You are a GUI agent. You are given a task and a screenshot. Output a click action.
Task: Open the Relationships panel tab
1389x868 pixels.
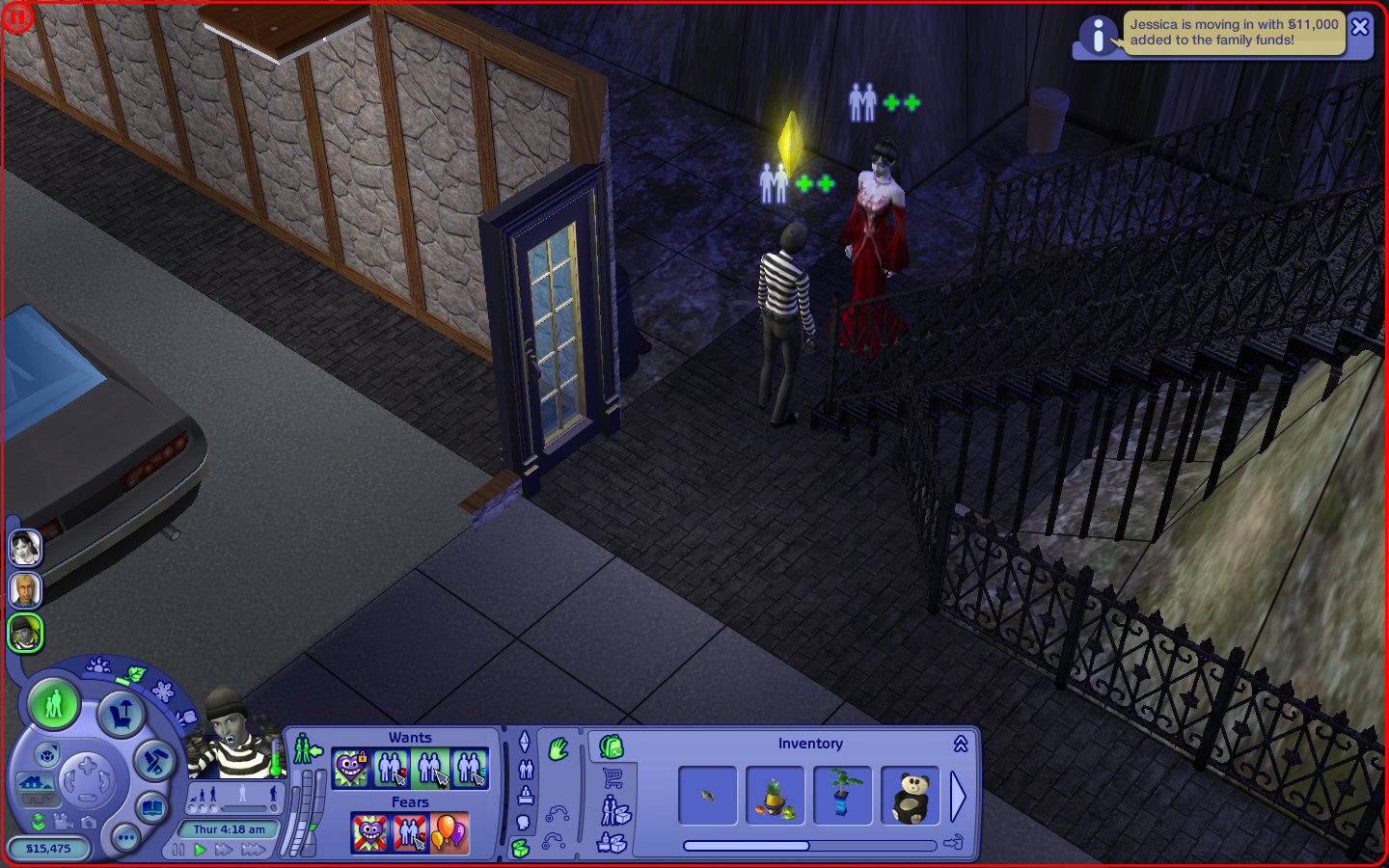click(x=526, y=770)
